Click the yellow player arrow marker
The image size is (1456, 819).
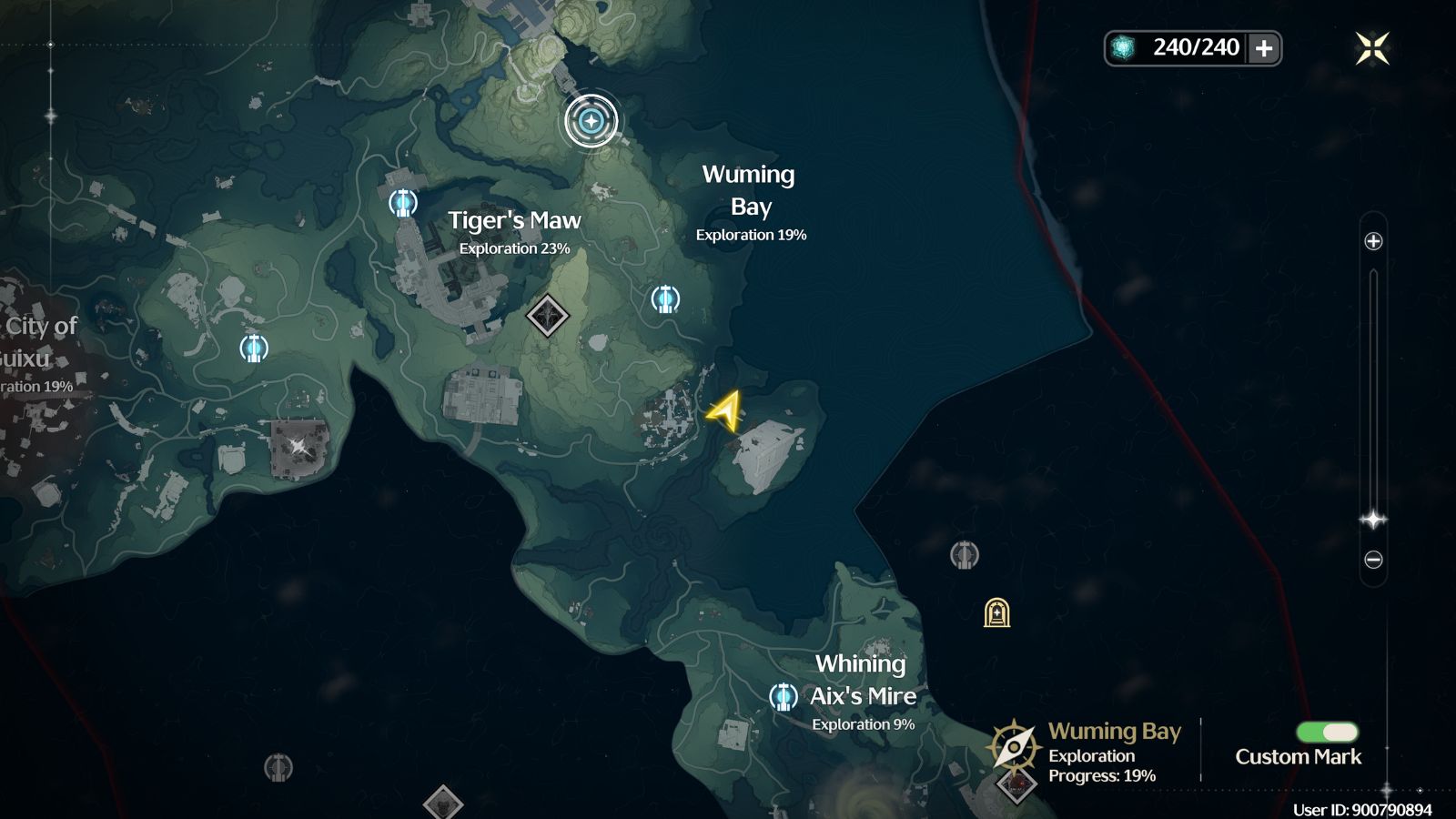(x=725, y=411)
